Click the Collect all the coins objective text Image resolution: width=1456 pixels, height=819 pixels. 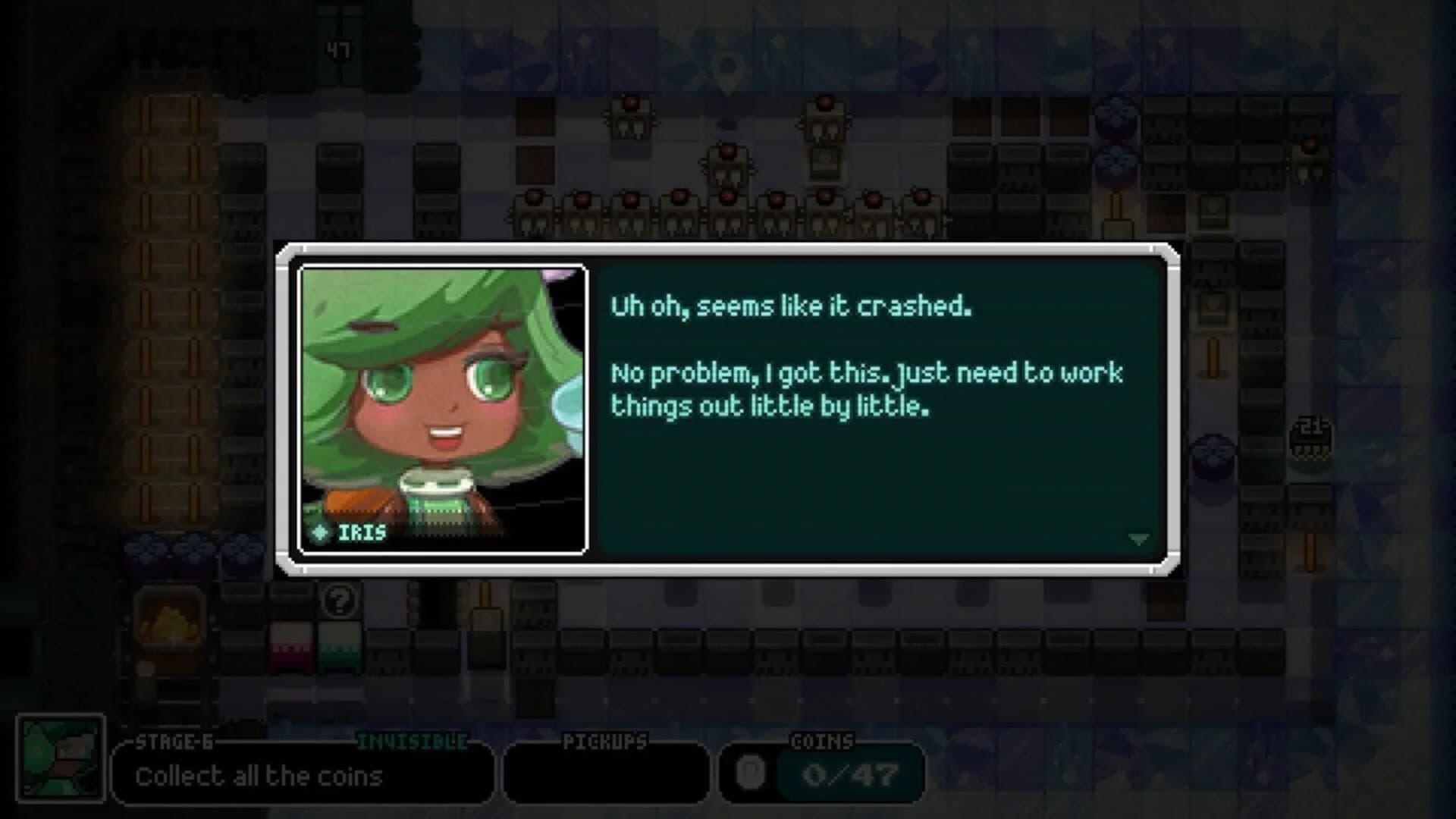[260, 775]
